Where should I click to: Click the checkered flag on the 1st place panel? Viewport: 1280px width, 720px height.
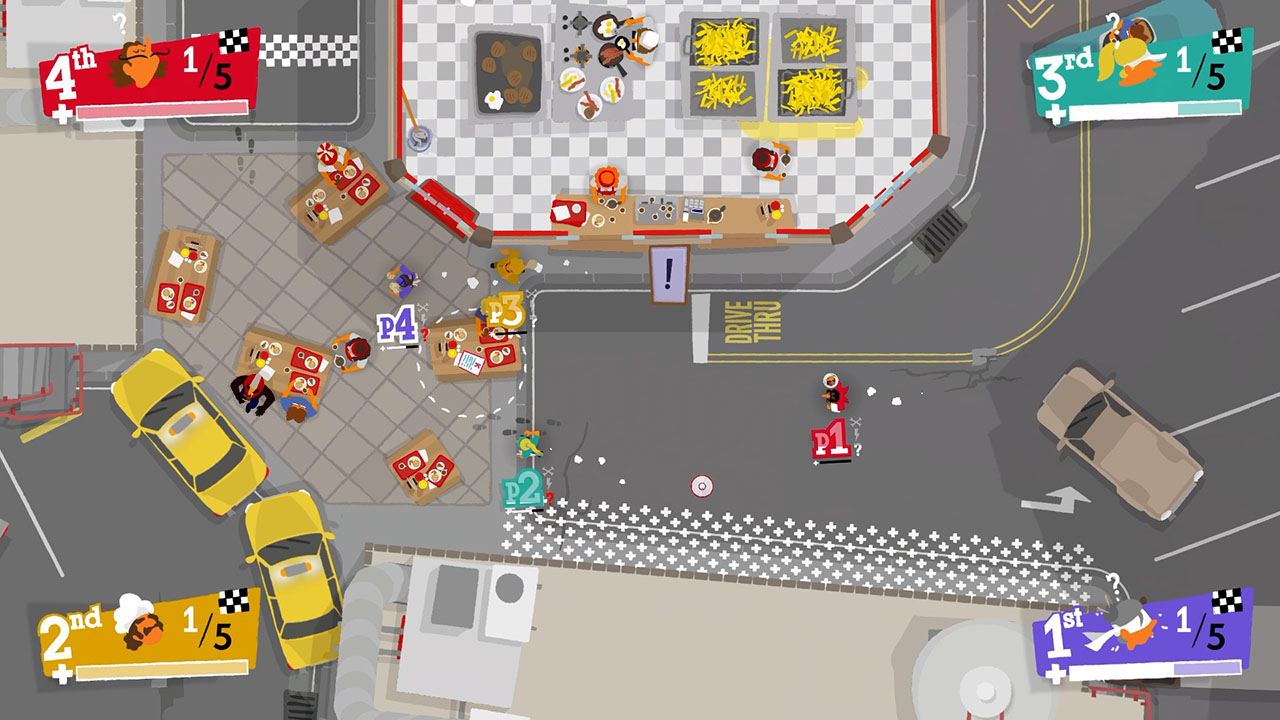[1226, 602]
